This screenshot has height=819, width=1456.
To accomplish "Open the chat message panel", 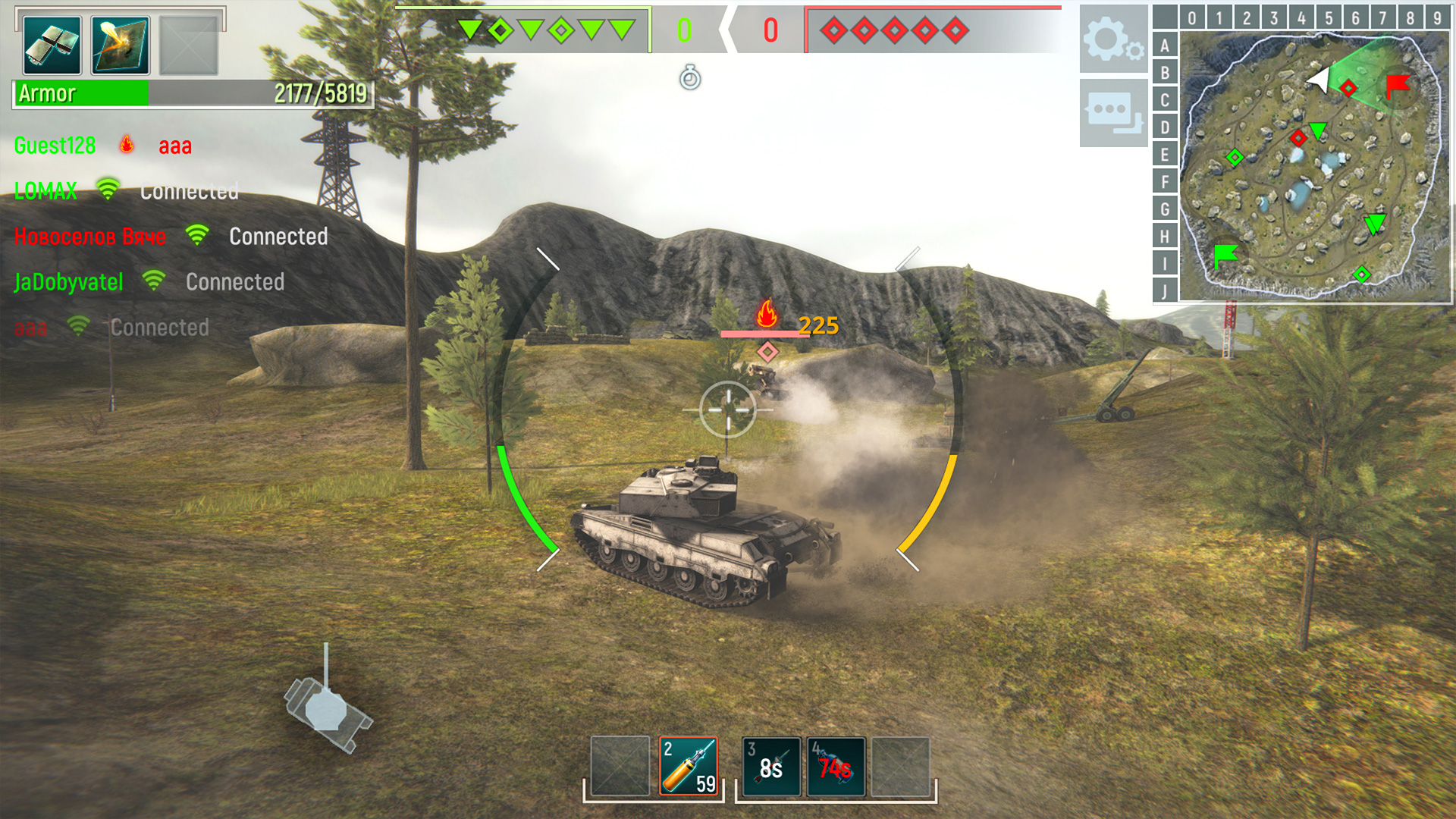I will [x=1112, y=112].
